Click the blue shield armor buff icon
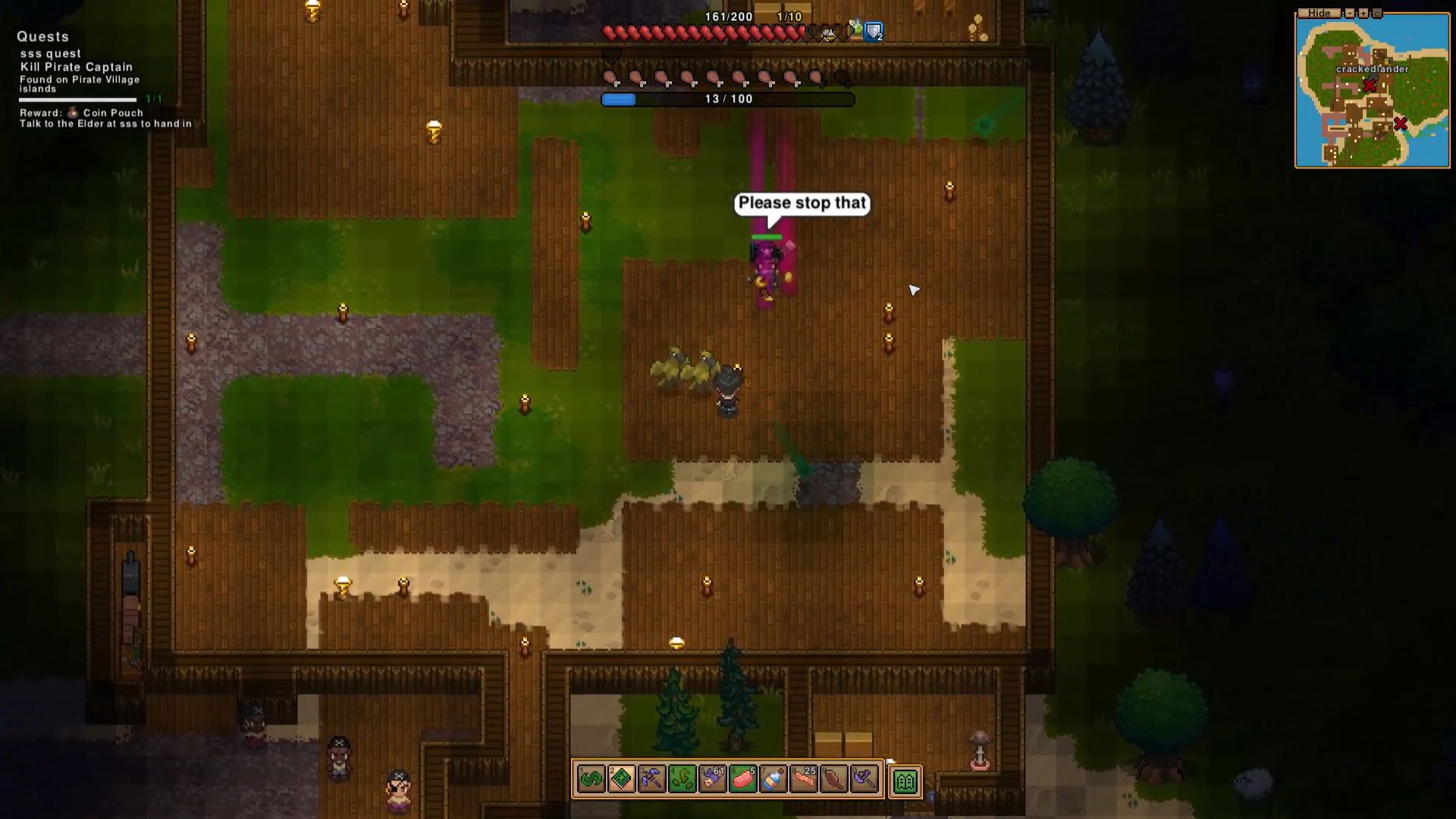Image resolution: width=1456 pixels, height=819 pixels. pyautogui.click(x=874, y=32)
